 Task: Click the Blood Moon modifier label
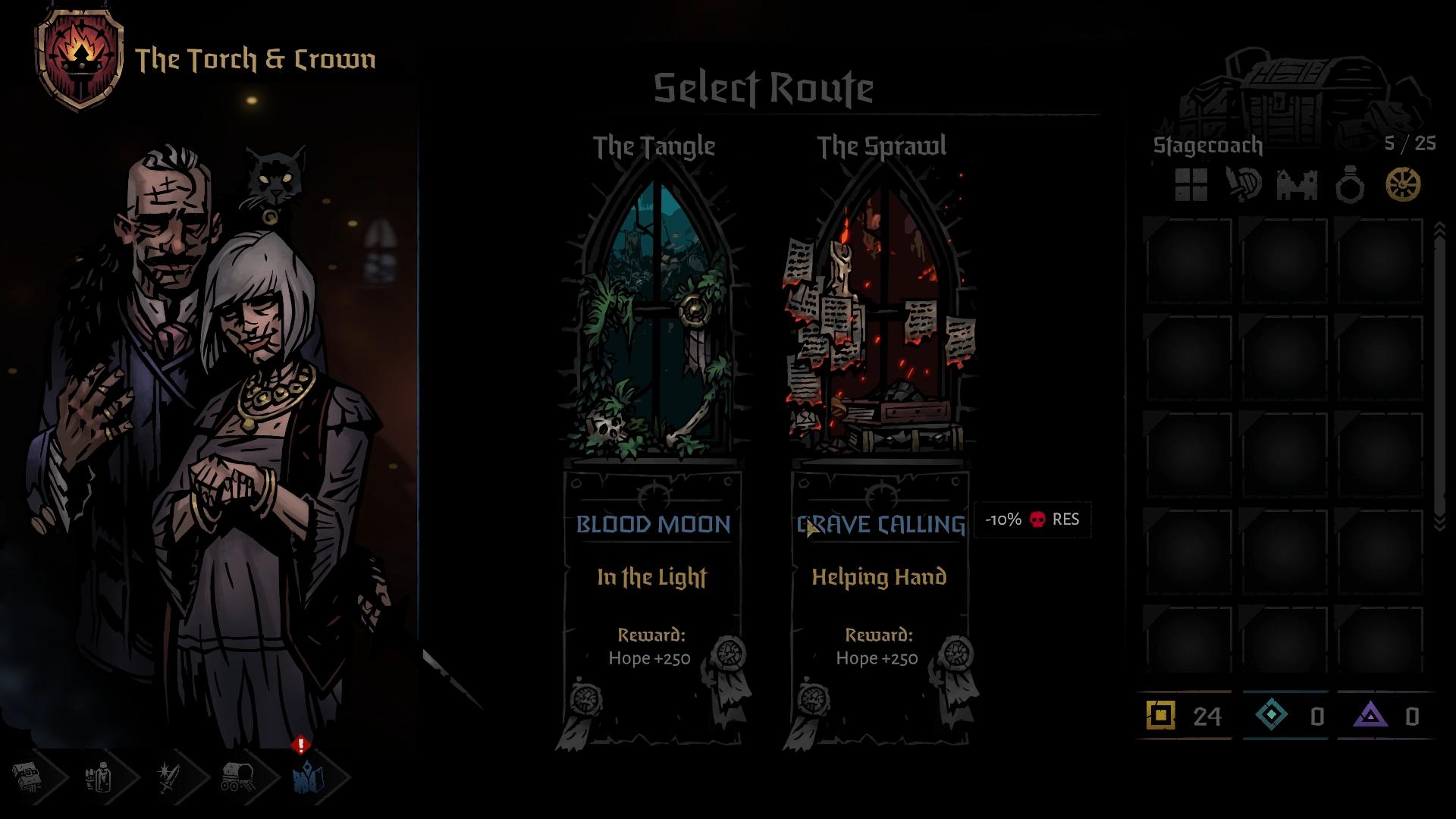pos(653,524)
